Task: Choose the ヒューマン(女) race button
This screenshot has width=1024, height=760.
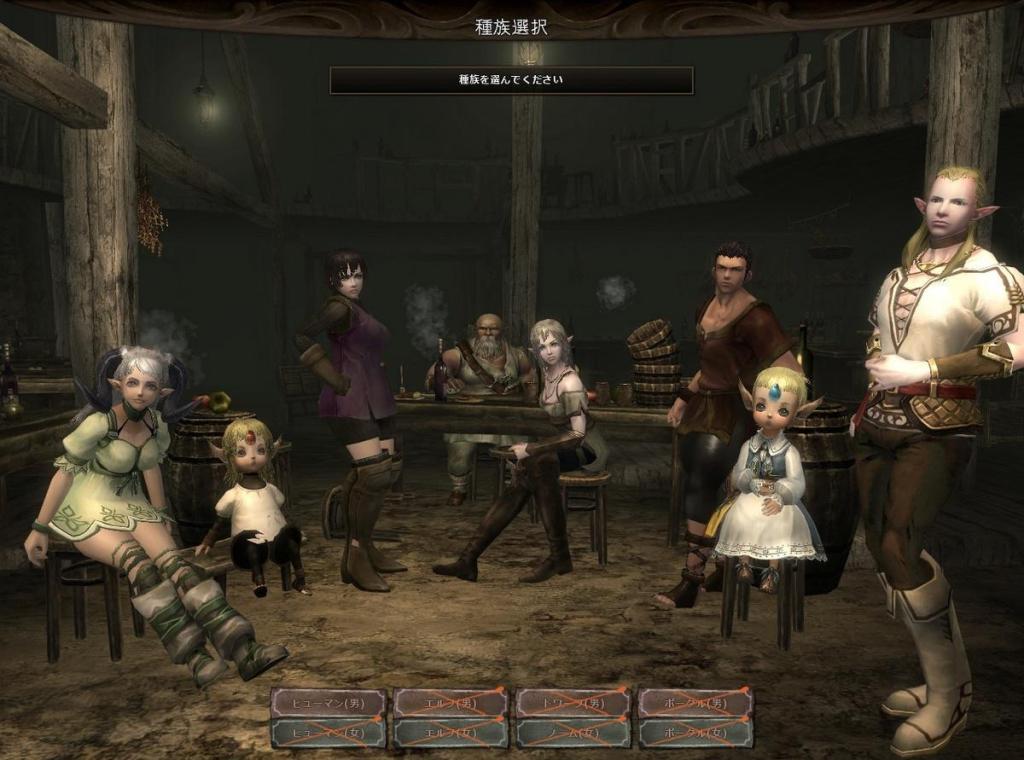Action: 328,733
